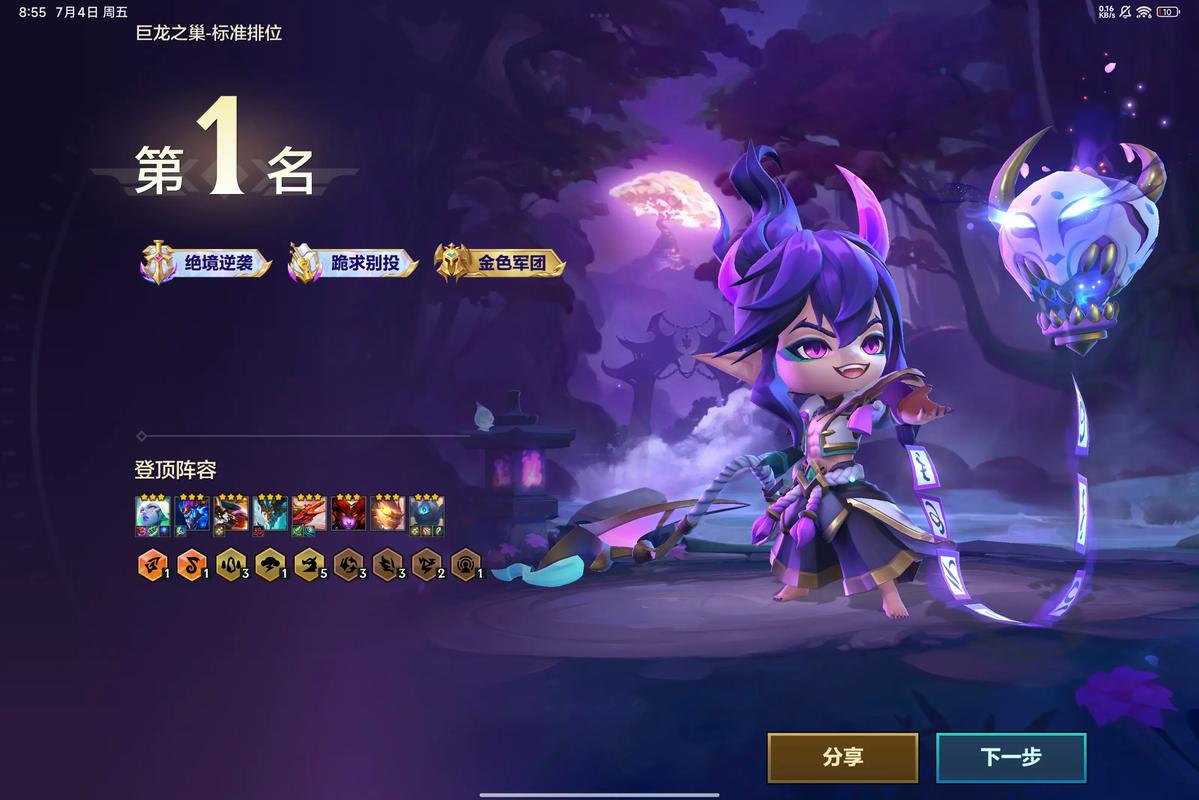
Task: View the storm cloud trait icon
Action: coord(268,565)
